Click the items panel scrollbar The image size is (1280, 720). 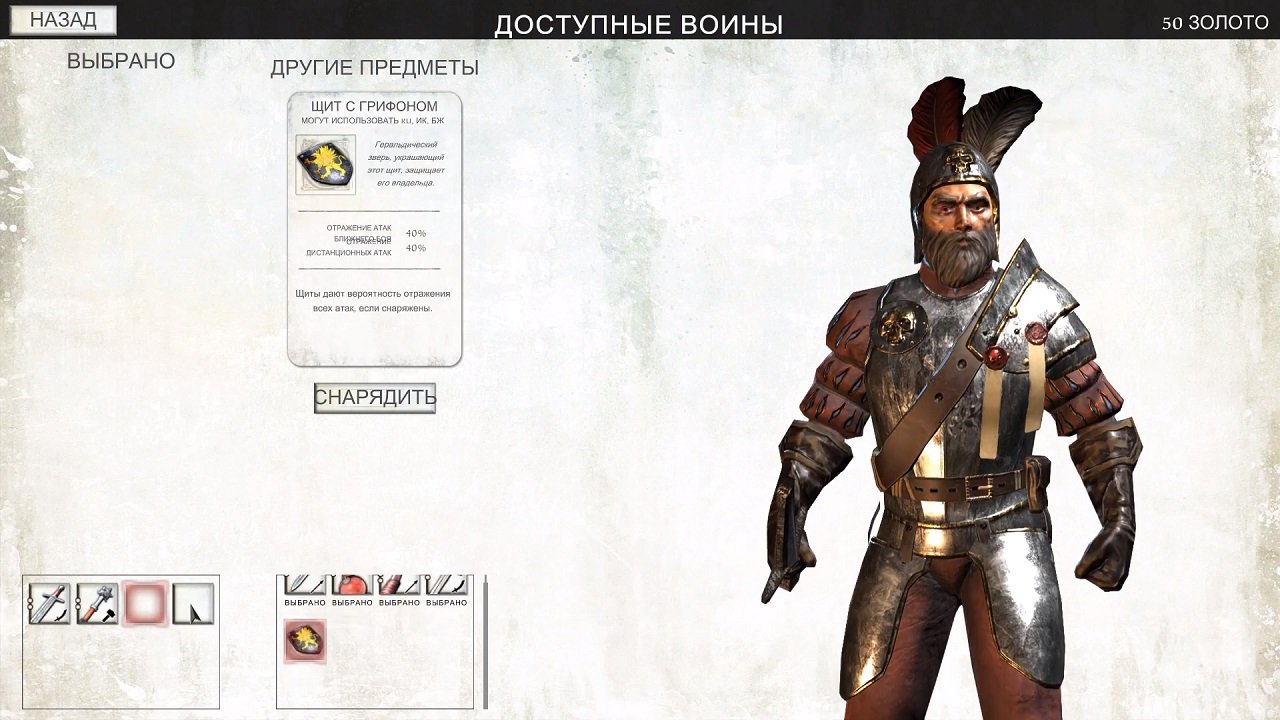[486, 630]
